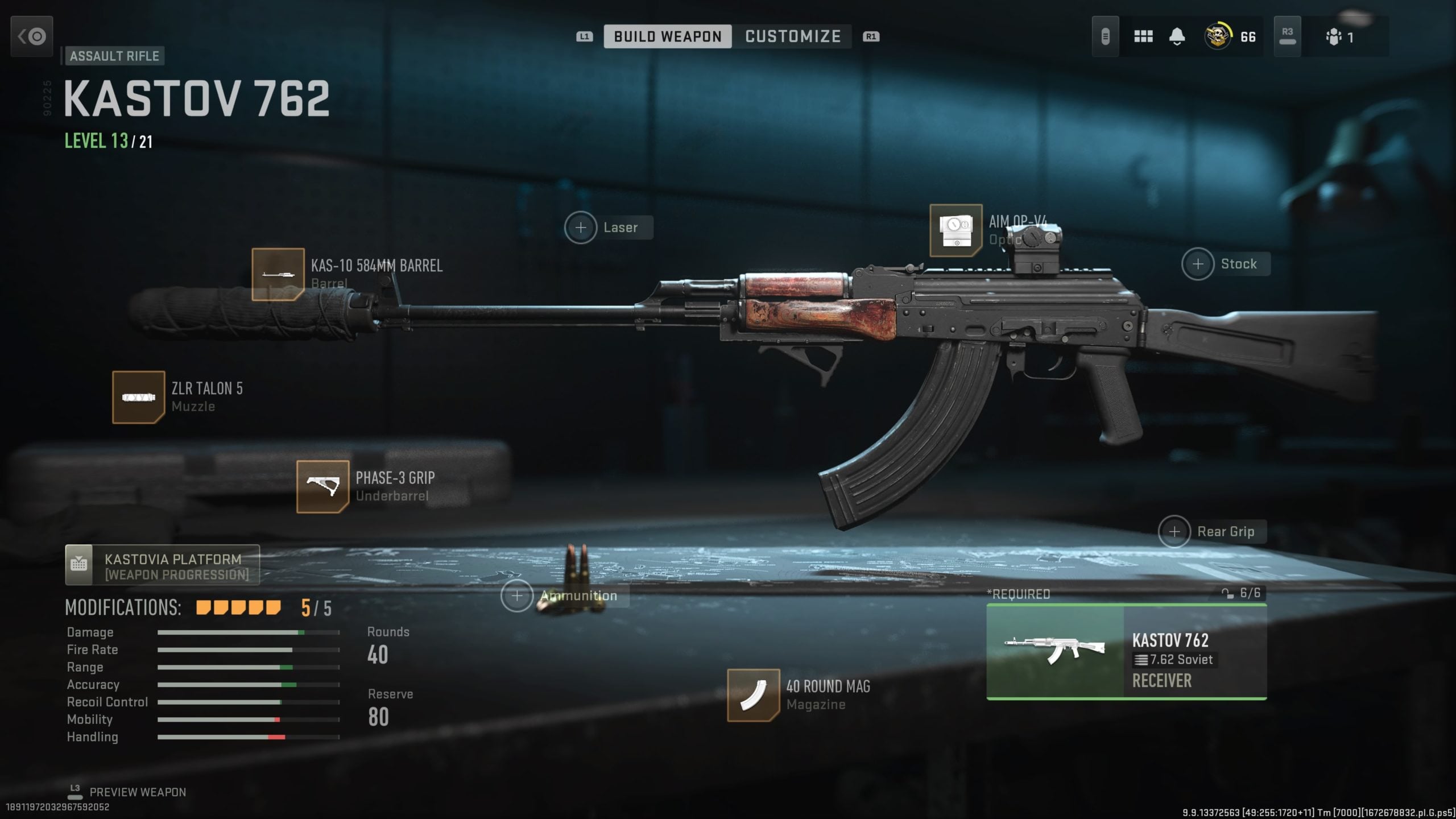Open the battle pass skull token icon
The image size is (1456, 819).
click(1217, 36)
